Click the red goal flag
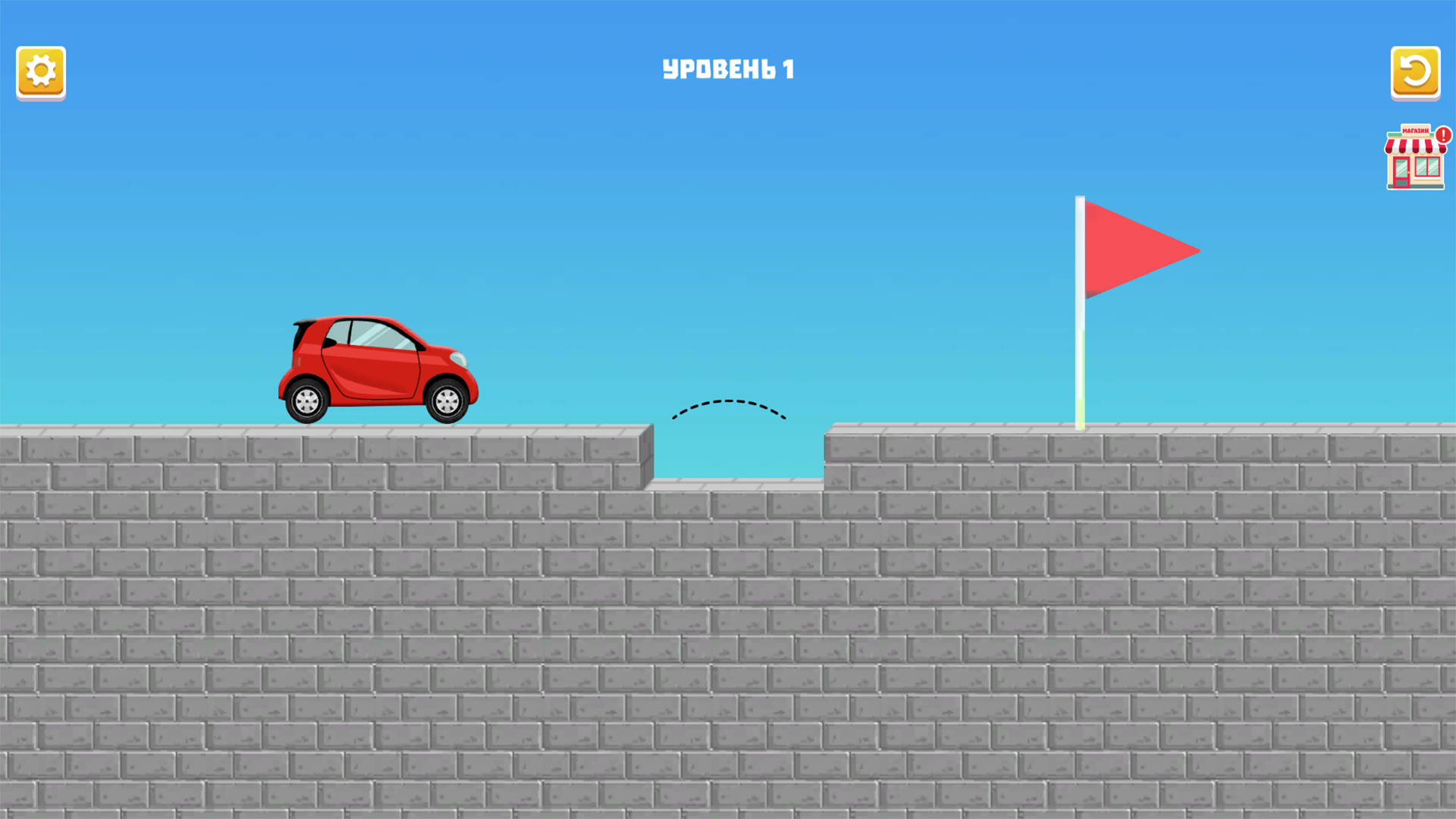 point(1137,250)
